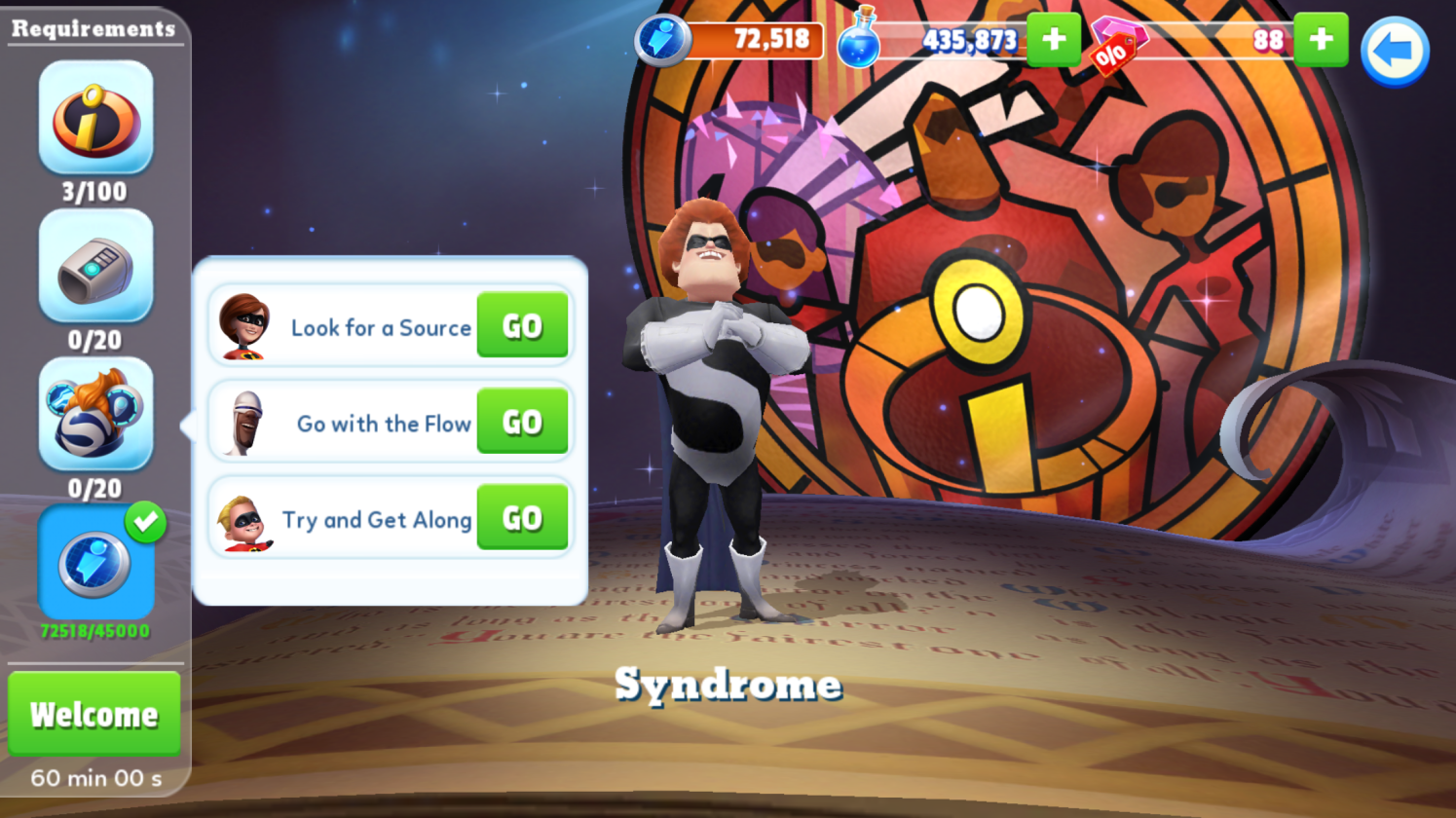Start the Look for a Source task
The height and width of the screenshot is (818, 1456).
522,326
